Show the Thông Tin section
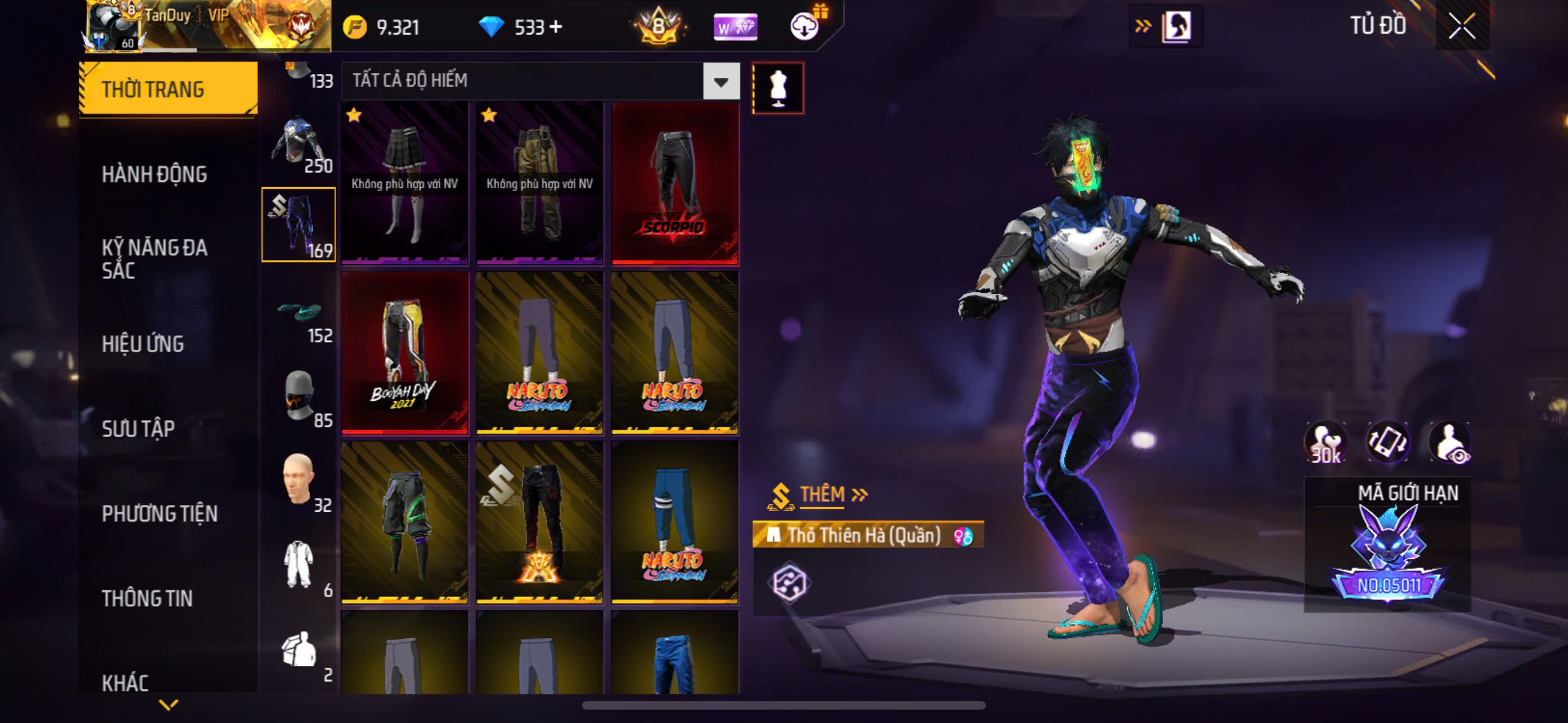This screenshot has height=723, width=1568. click(x=147, y=598)
